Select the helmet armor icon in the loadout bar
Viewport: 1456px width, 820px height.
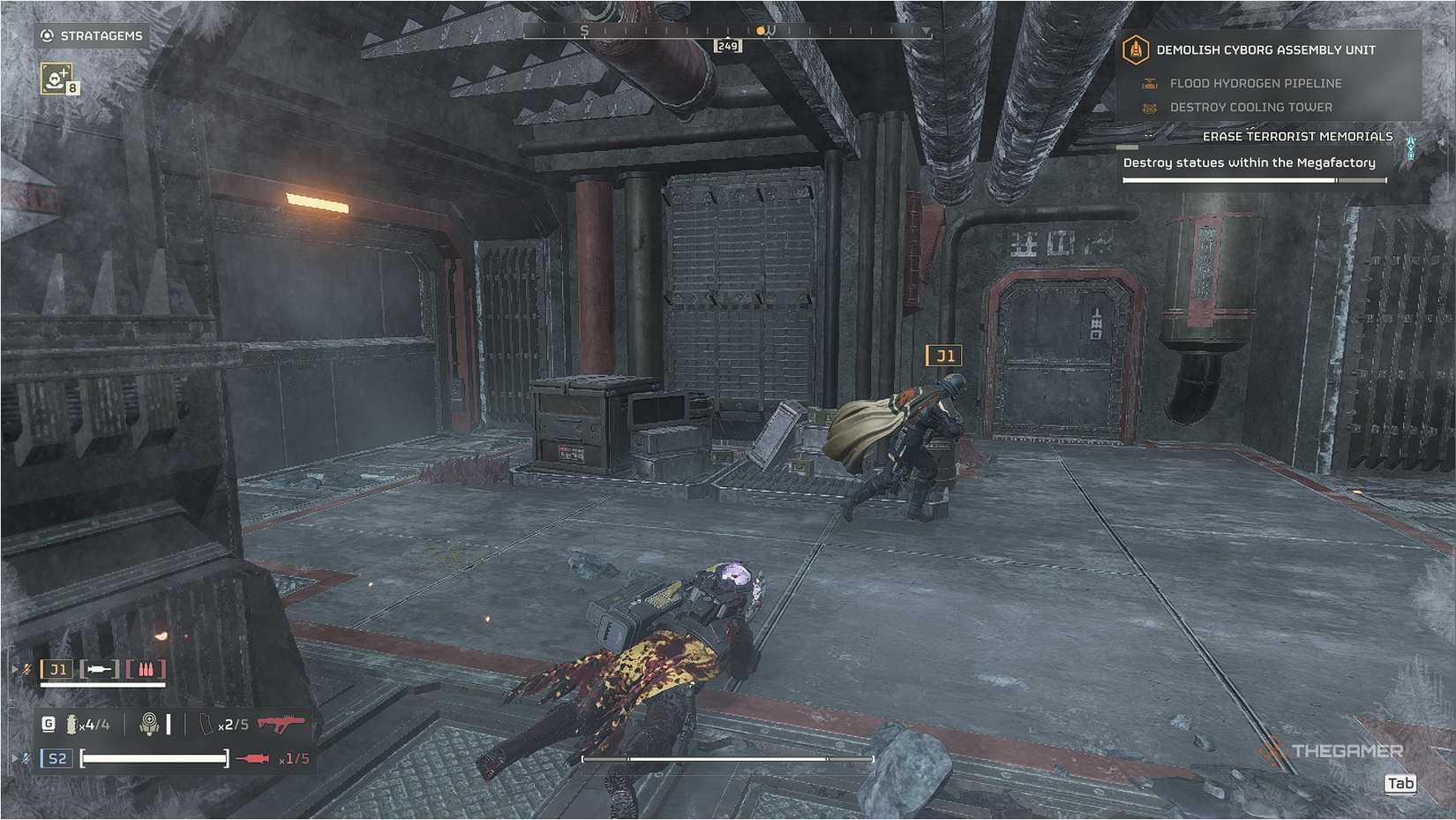click(150, 724)
